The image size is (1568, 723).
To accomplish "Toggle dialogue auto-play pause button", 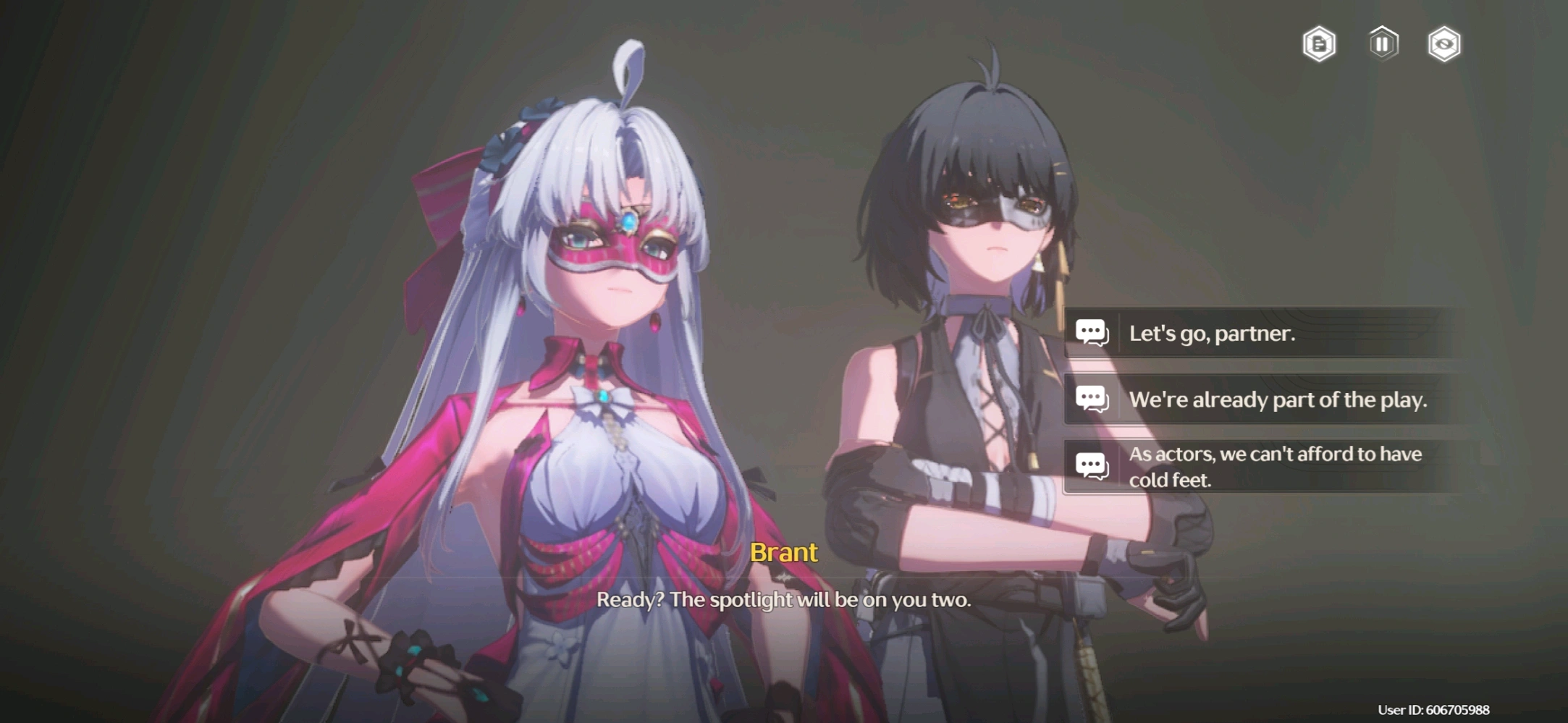I will tap(1383, 44).
